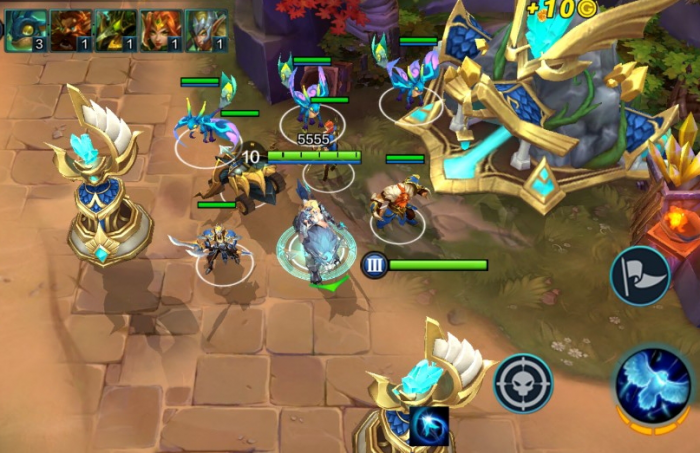700x453 pixels.
Task: Pick the green spiked armor hero portrait
Action: [x=117, y=30]
